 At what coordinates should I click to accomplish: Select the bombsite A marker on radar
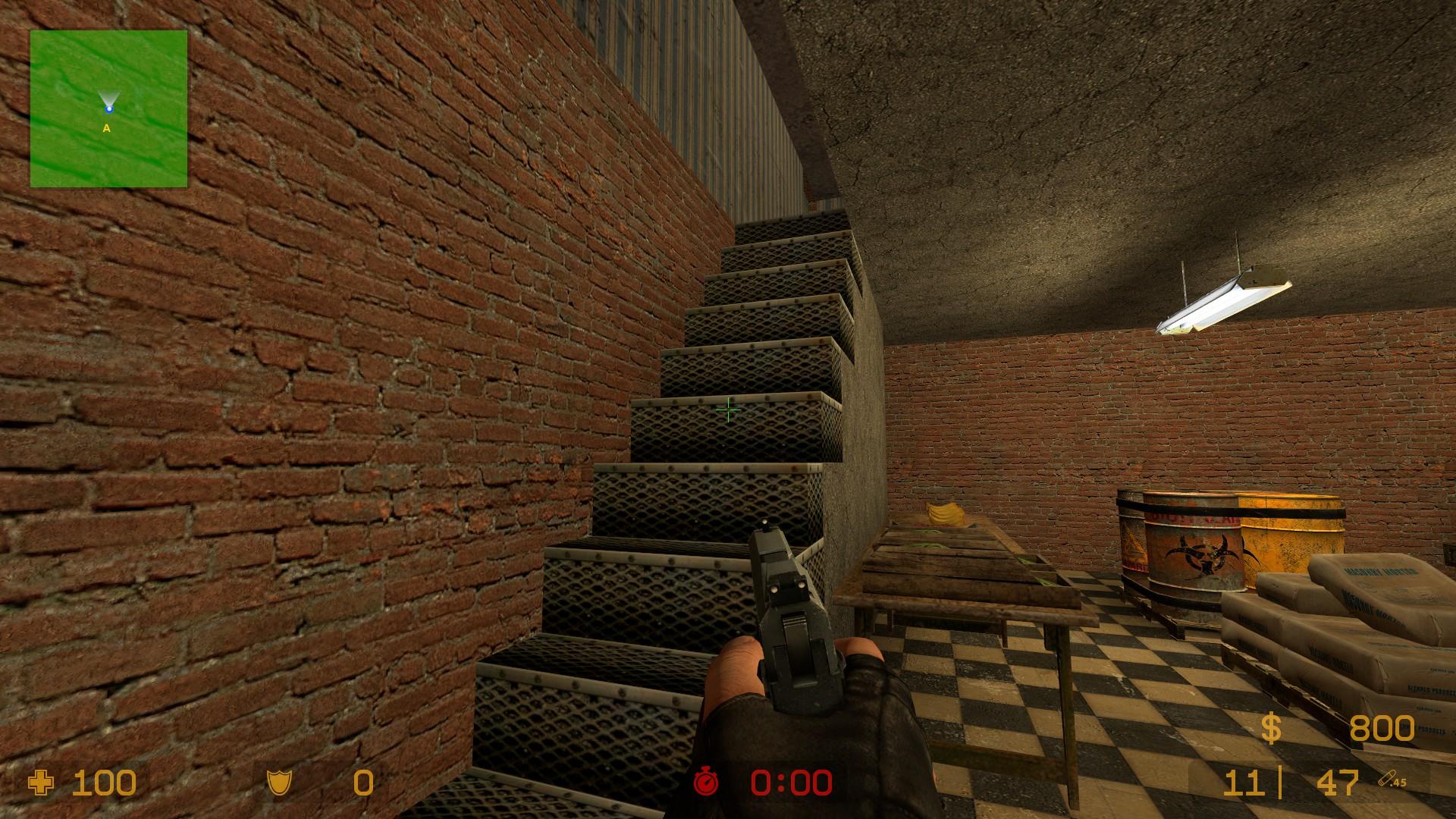pyautogui.click(x=107, y=129)
